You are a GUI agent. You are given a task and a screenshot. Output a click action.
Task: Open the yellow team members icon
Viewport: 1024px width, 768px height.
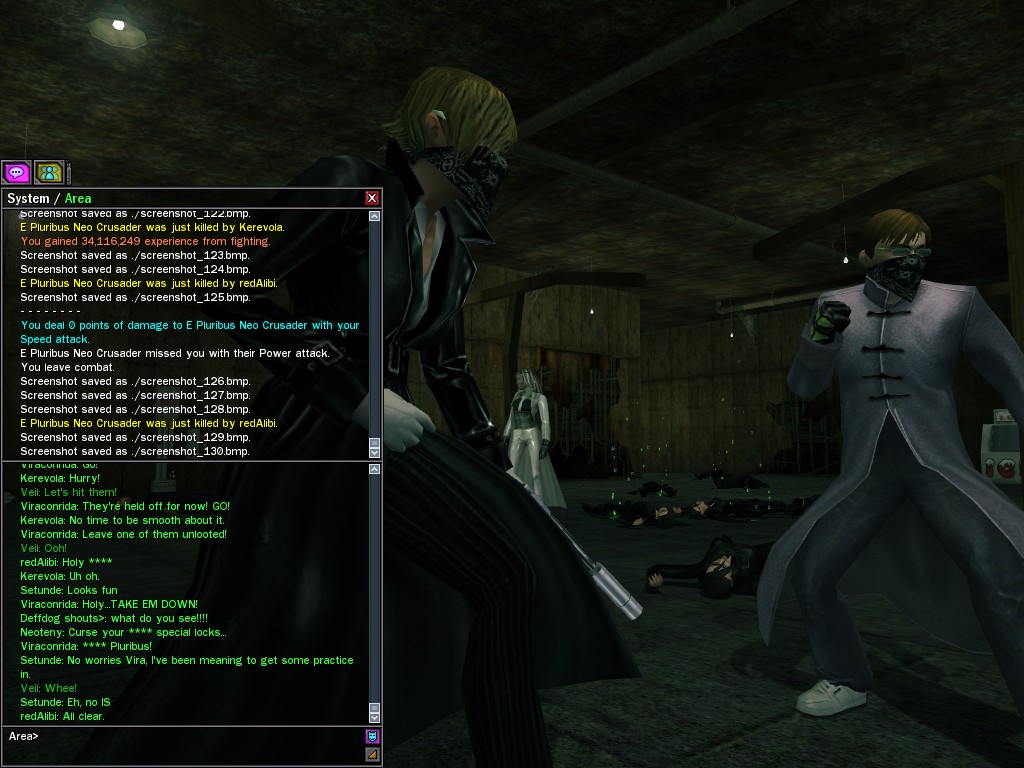pos(49,173)
